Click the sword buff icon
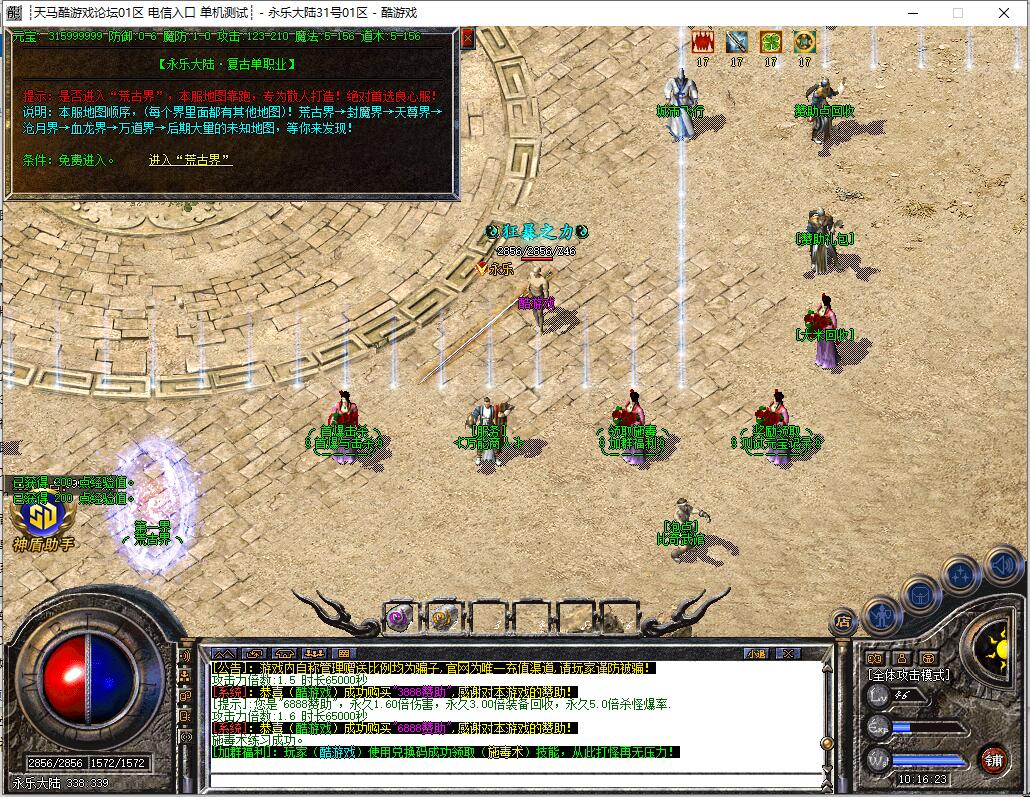The image size is (1030, 797). (737, 42)
